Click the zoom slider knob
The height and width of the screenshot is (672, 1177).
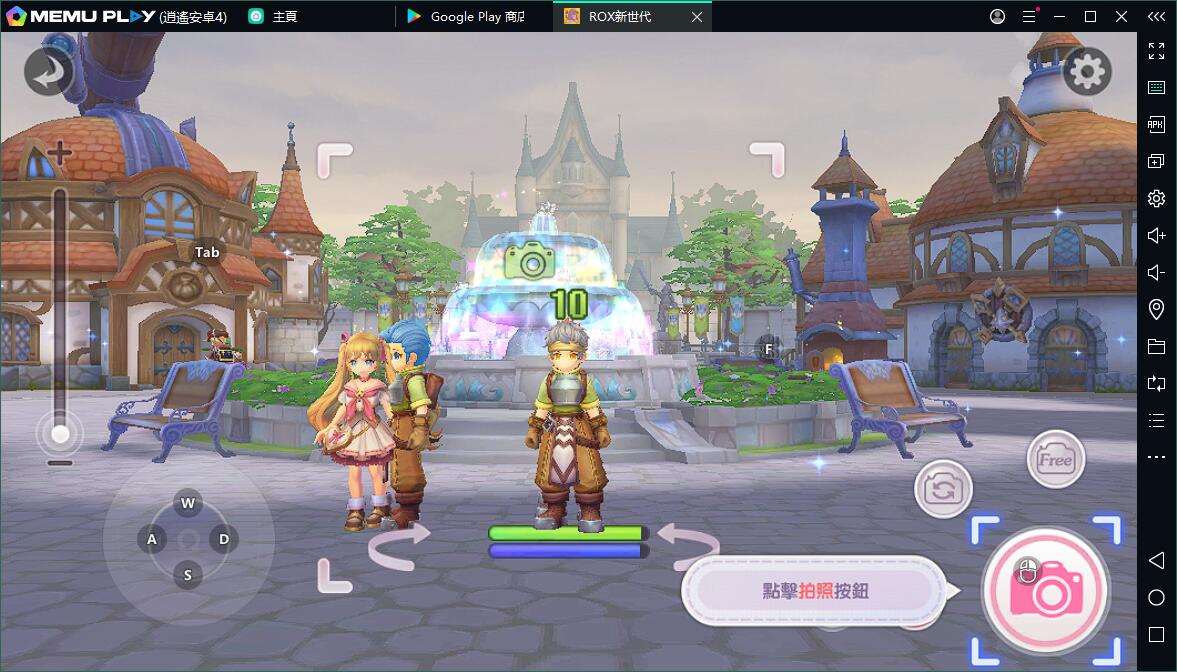click(60, 434)
